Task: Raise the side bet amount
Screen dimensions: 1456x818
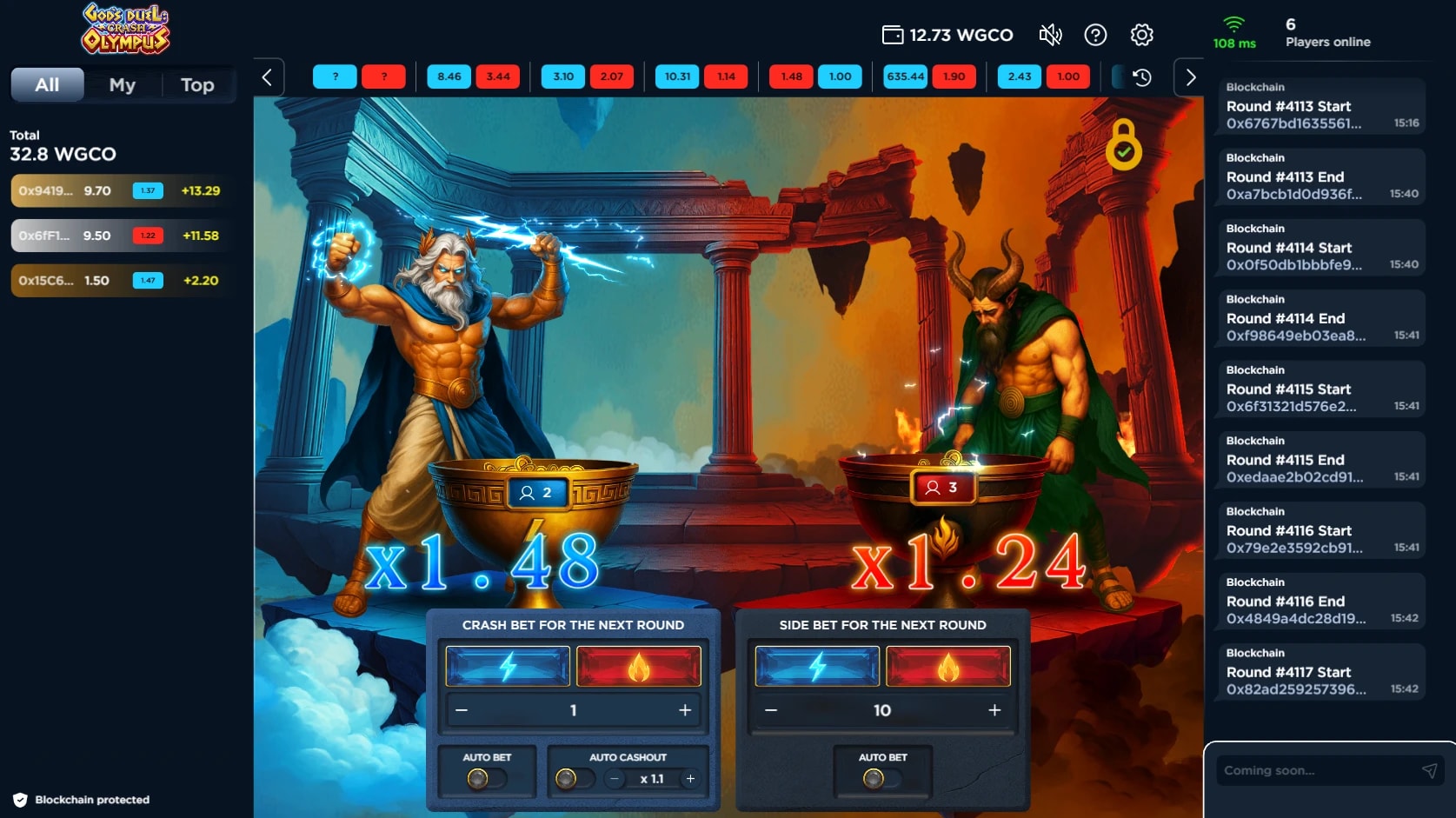Action: (x=994, y=710)
